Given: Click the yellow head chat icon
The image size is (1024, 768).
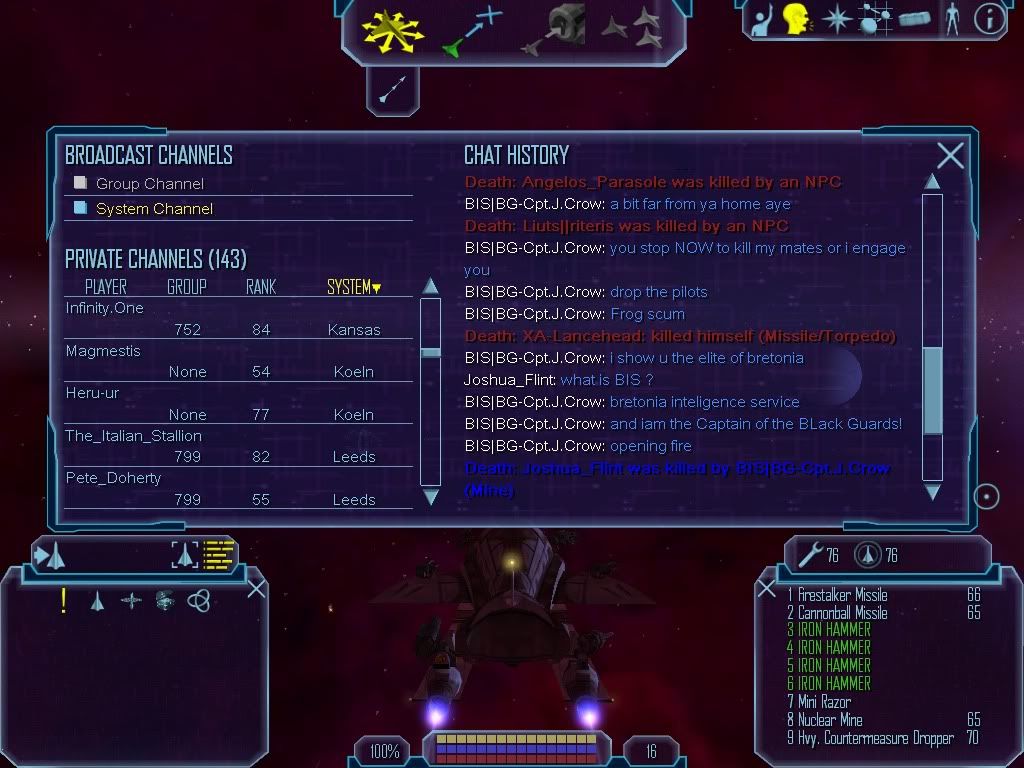Looking at the screenshot, I should pyautogui.click(x=796, y=20).
